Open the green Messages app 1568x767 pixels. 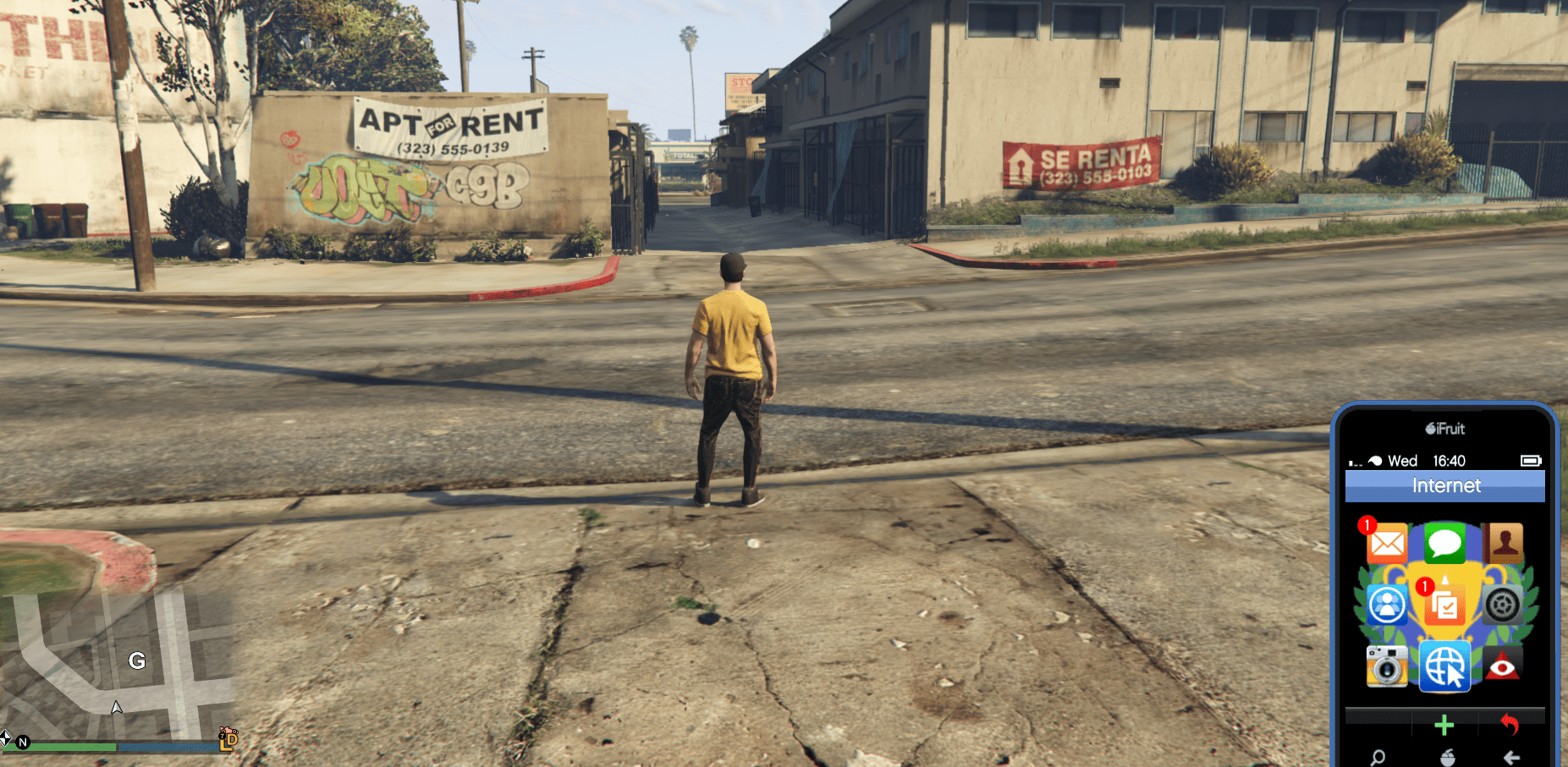1444,544
